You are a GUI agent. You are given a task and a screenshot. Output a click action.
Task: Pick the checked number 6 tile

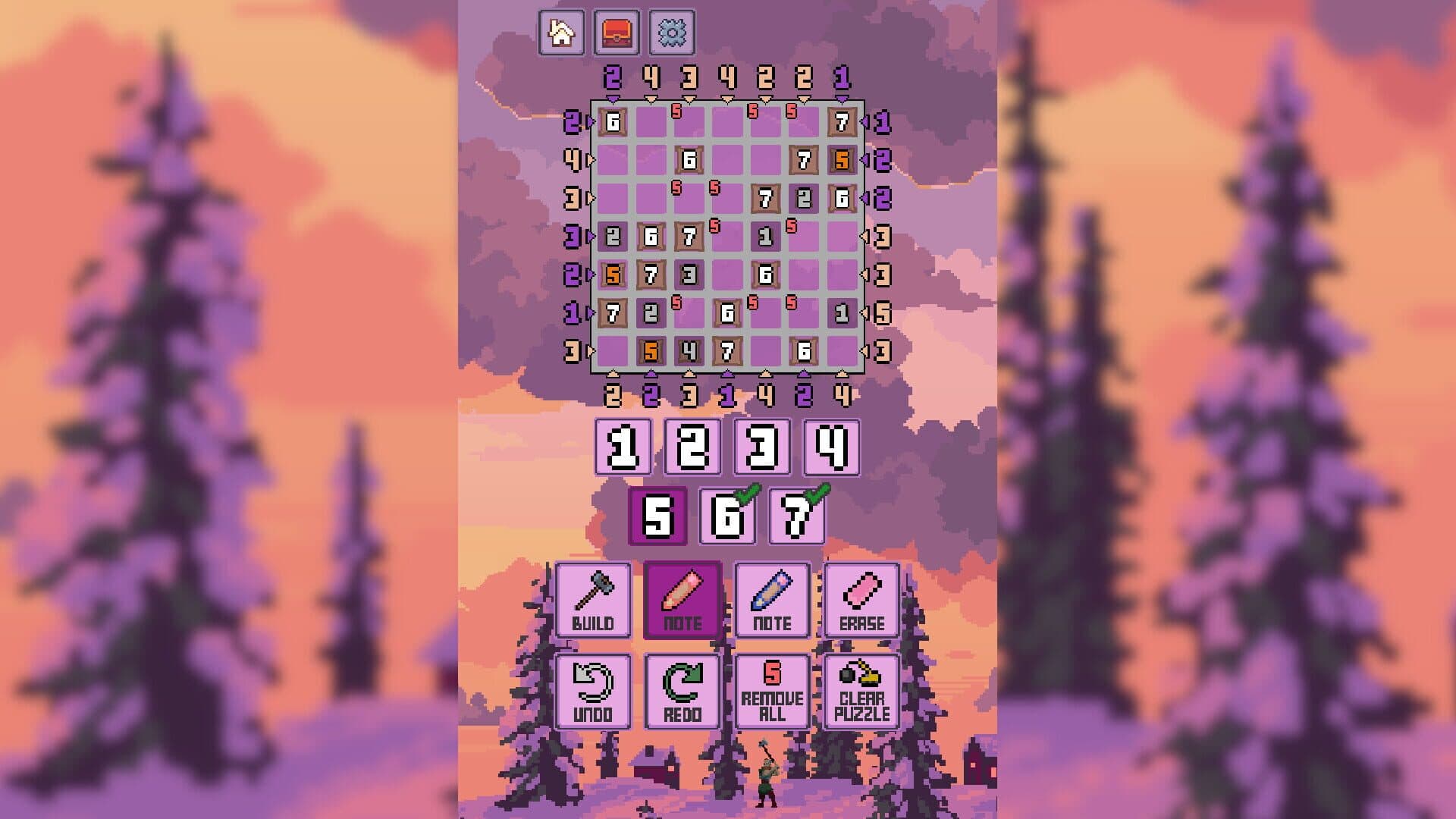[x=727, y=517]
